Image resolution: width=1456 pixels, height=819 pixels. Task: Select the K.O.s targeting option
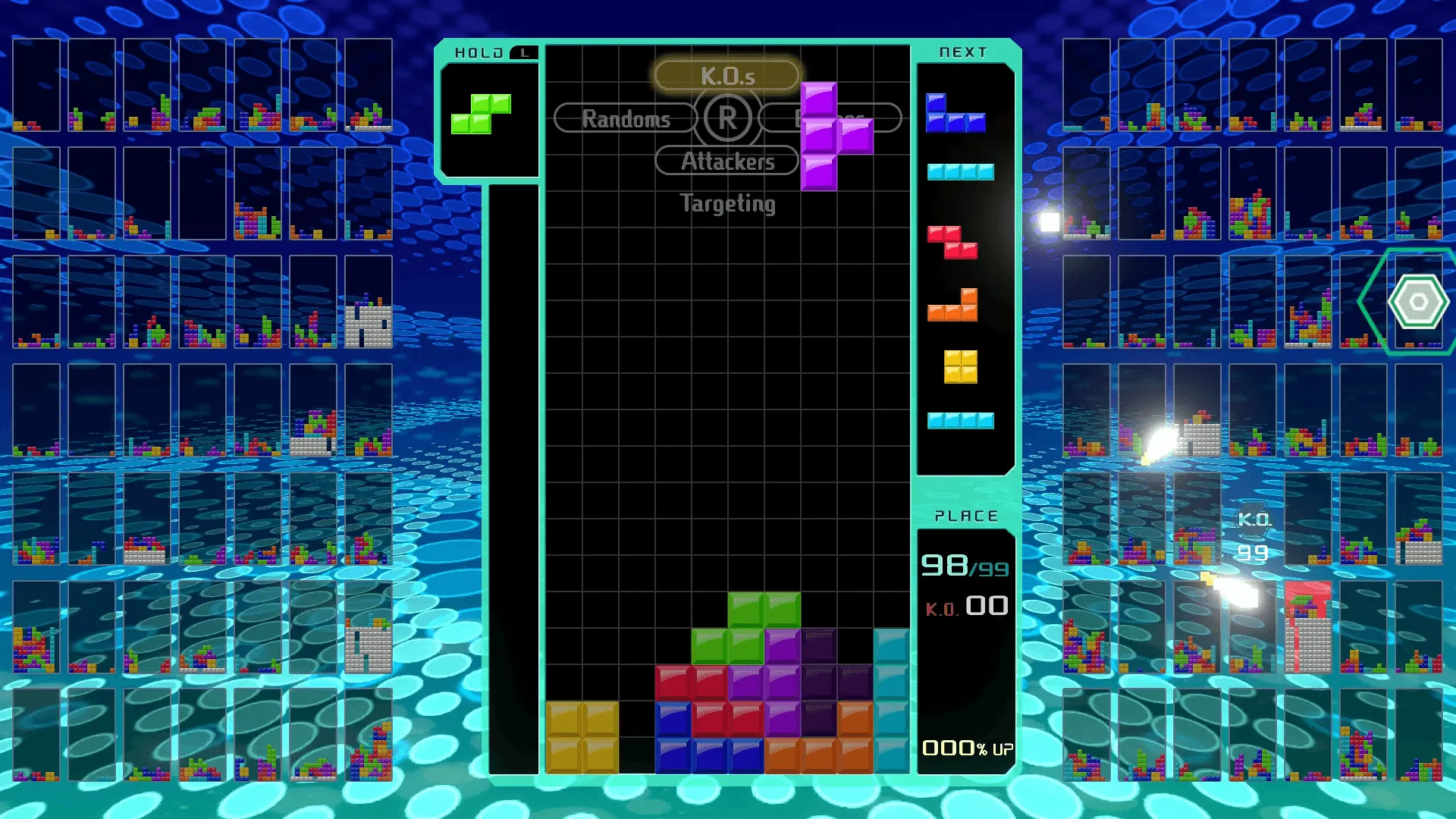tap(726, 75)
